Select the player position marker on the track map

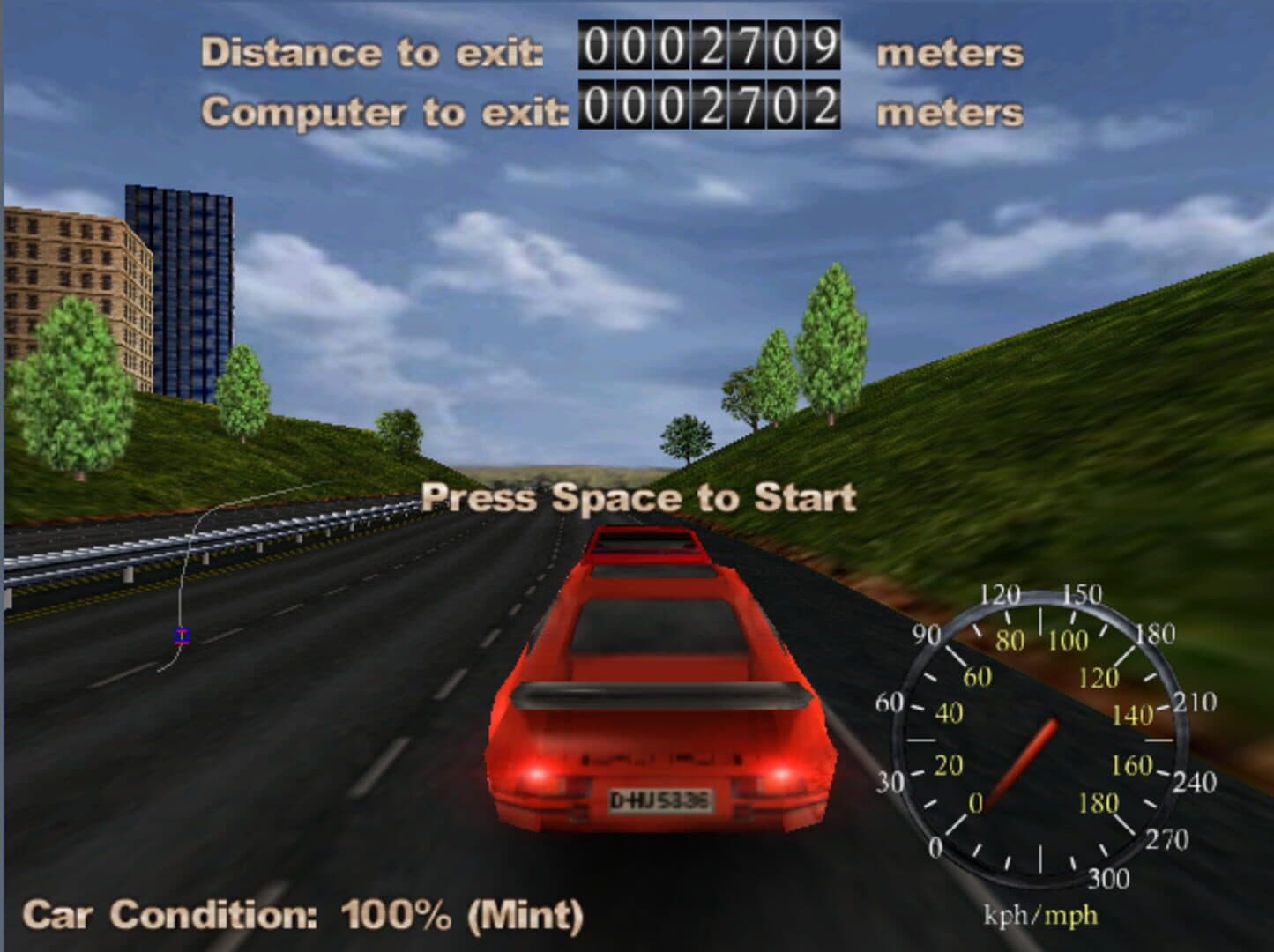[x=182, y=636]
